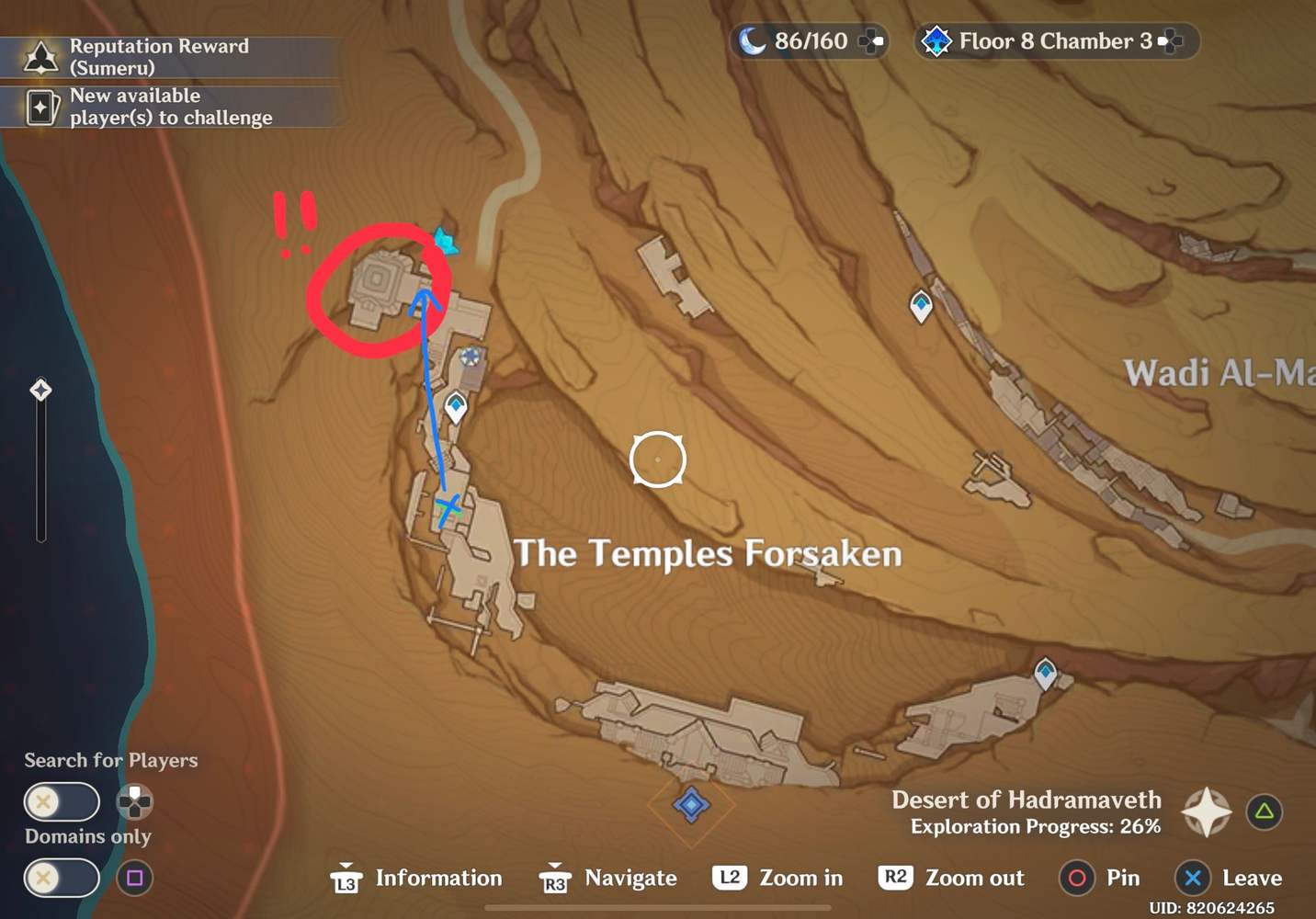Viewport: 1316px width, 919px height.
Task: Select the teleport waypoint near Wadi Al-Ma
Action: (x=920, y=303)
